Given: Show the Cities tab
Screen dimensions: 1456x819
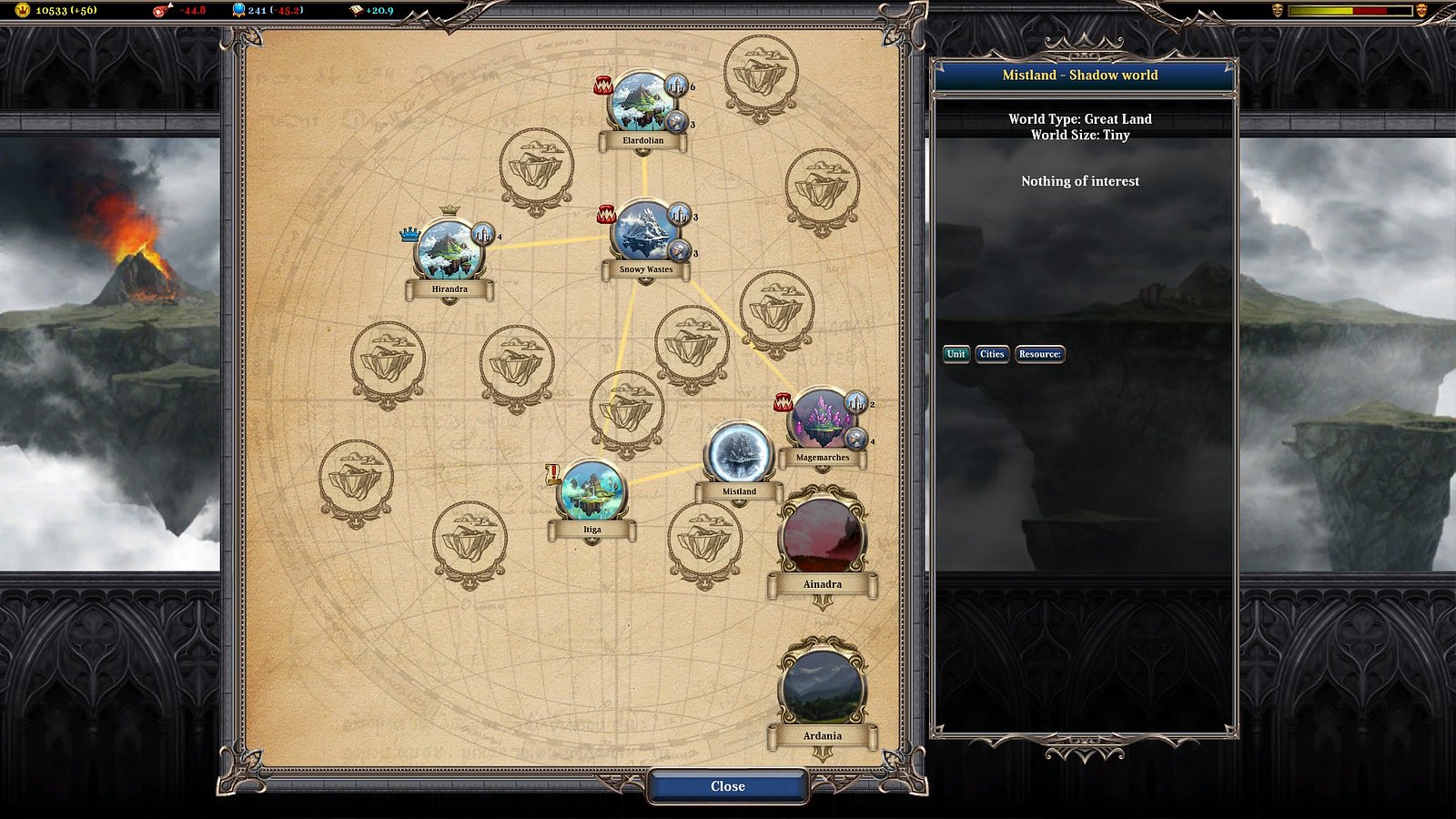Looking at the screenshot, I should [992, 354].
